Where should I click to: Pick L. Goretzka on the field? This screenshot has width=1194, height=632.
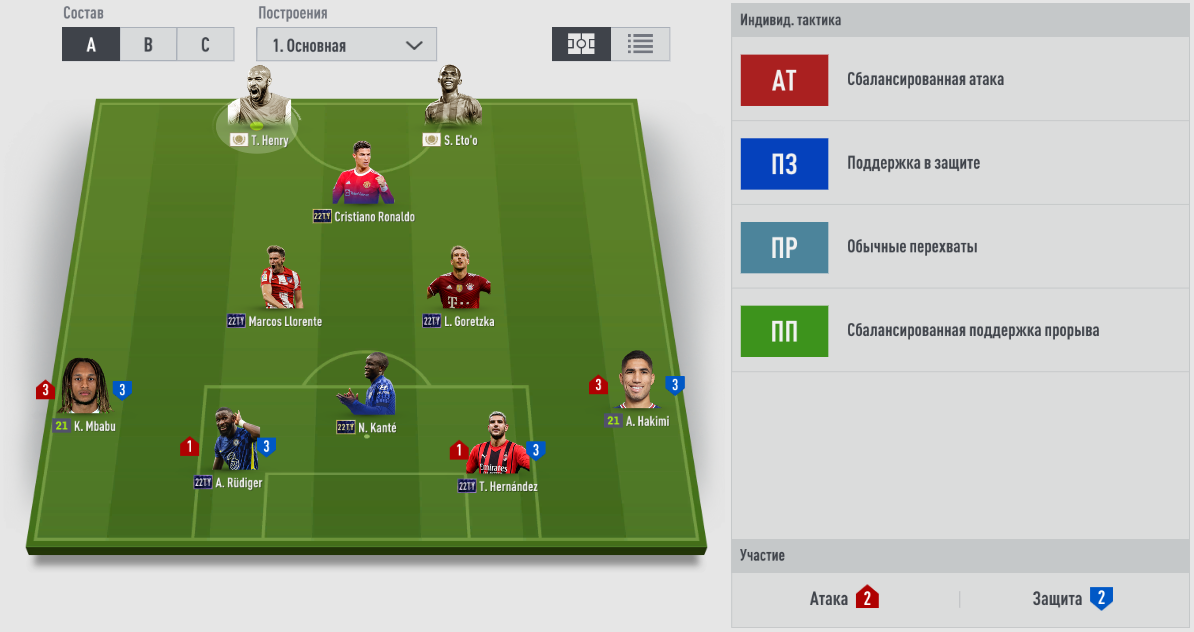pos(458,278)
